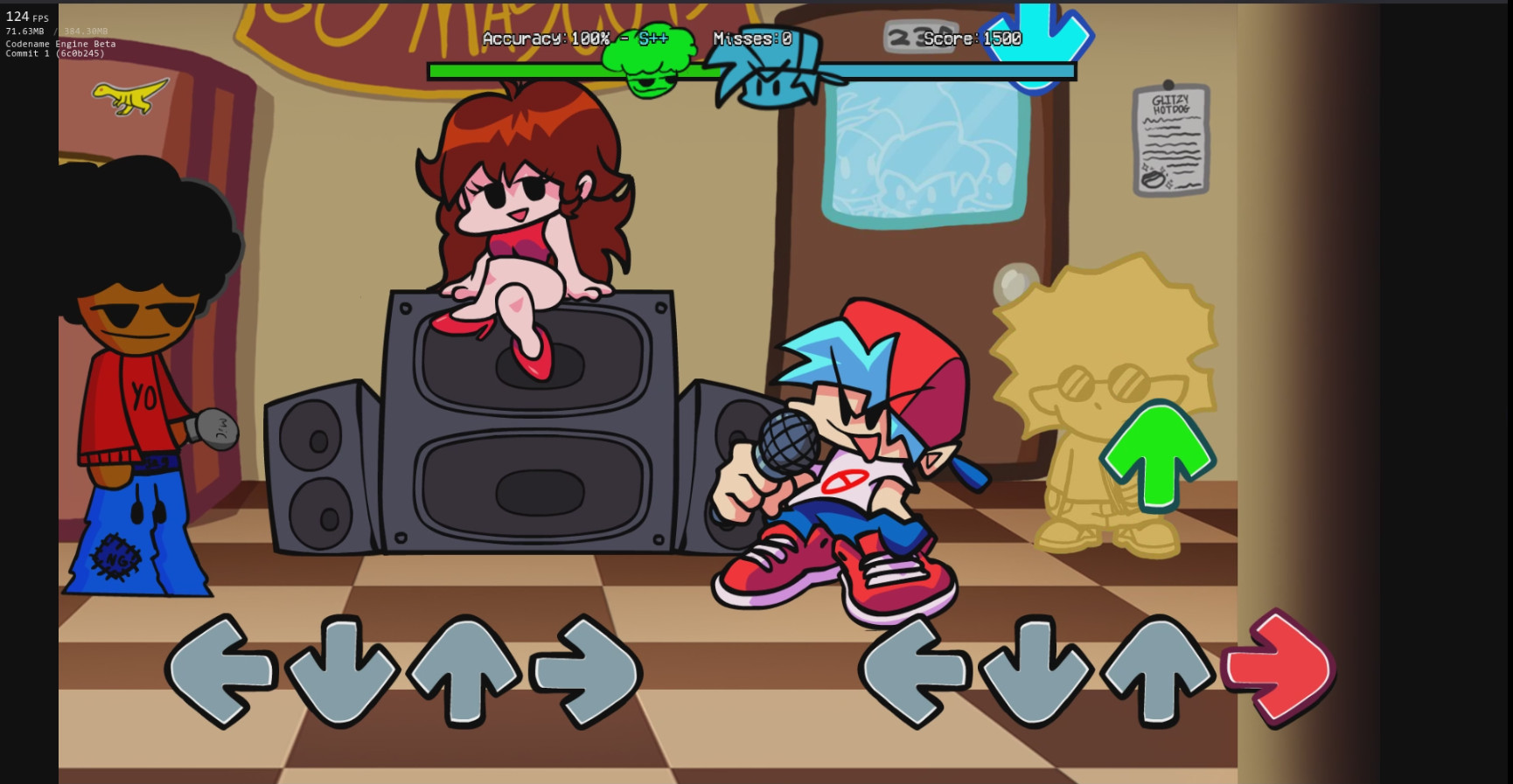Viewport: 1513px width, 784px height.
Task: Click the Score: 1500 display
Action: click(x=971, y=38)
